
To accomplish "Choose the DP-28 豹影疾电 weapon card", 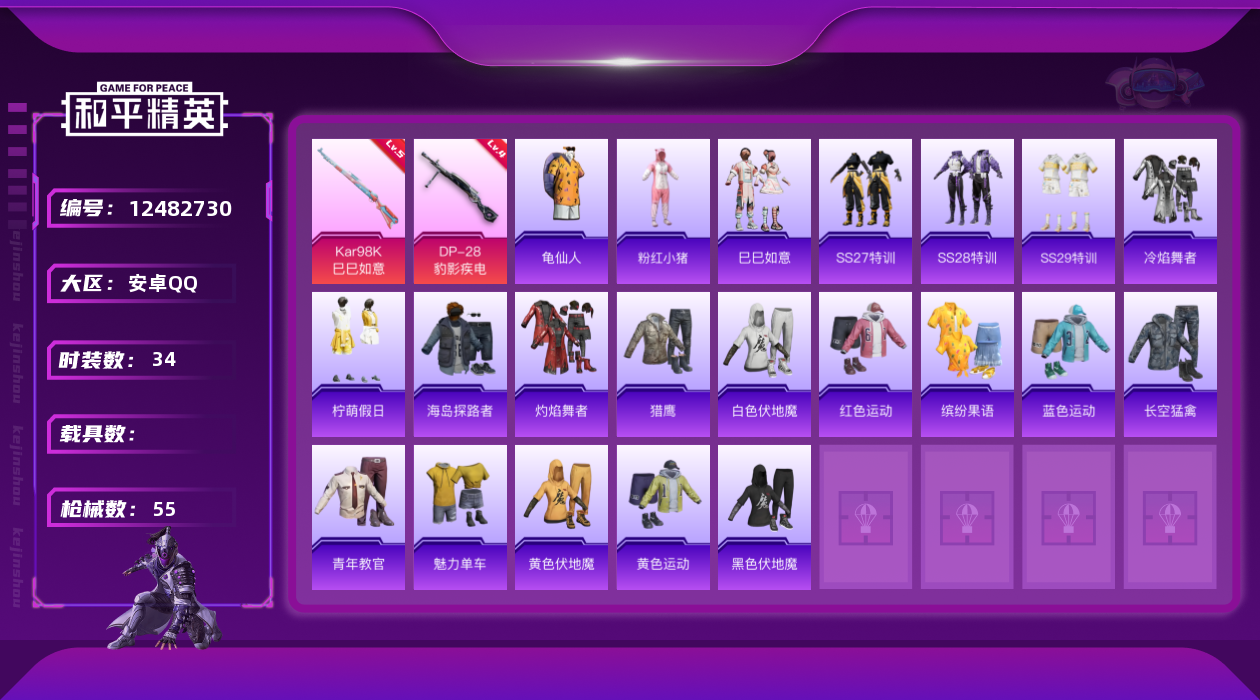I will (x=460, y=210).
